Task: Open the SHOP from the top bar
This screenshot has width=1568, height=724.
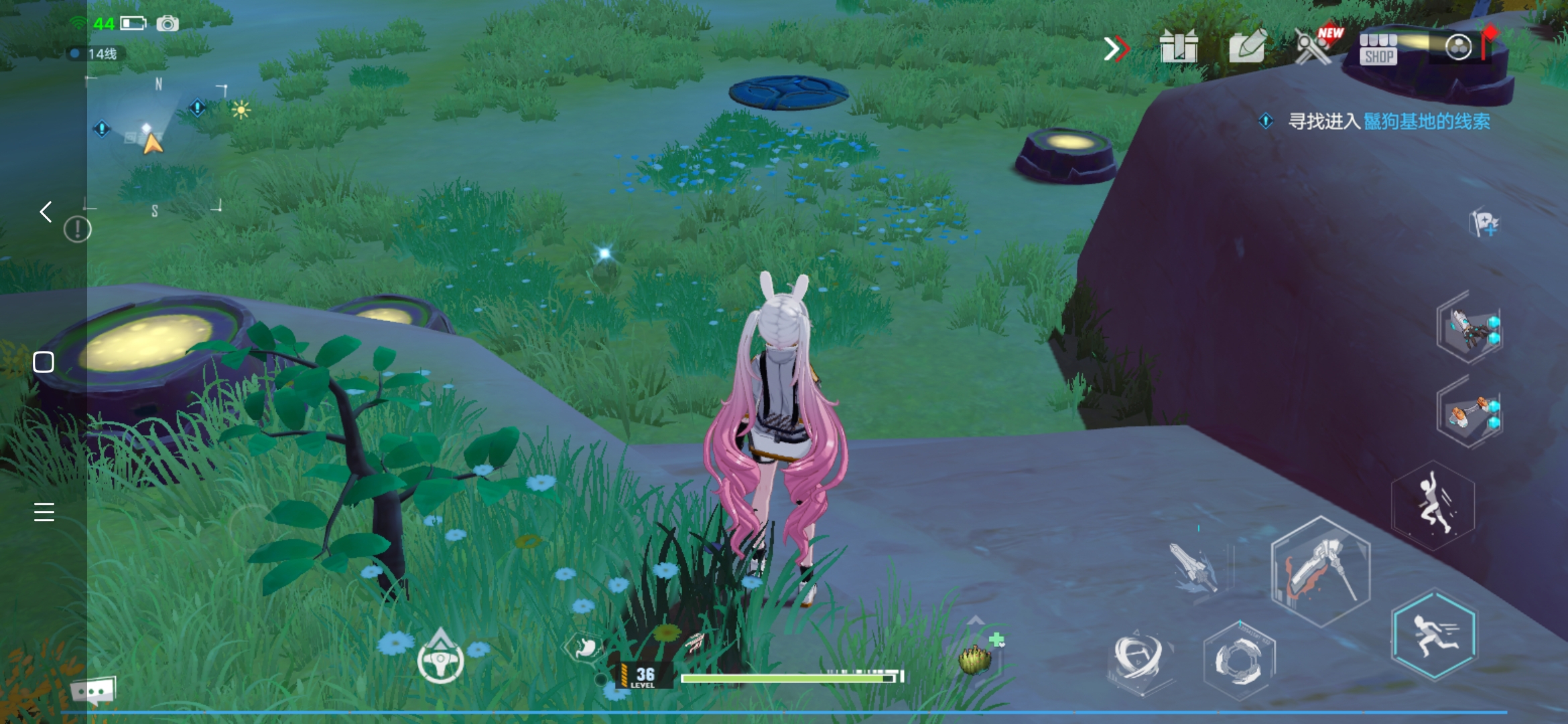Action: pyautogui.click(x=1378, y=49)
